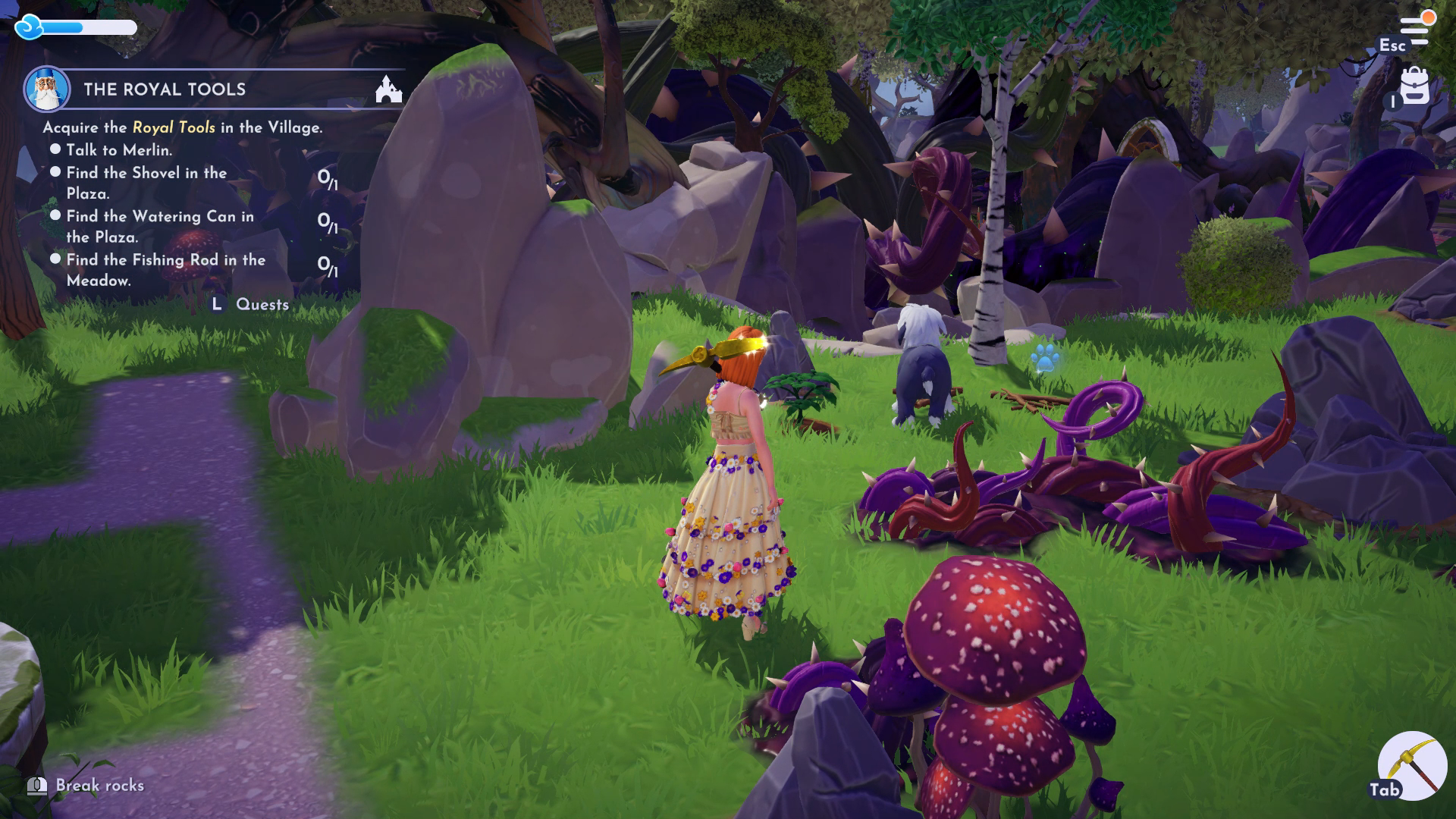Image resolution: width=1456 pixels, height=819 pixels.
Task: Select Merlin's quest portrait icon
Action: (46, 89)
